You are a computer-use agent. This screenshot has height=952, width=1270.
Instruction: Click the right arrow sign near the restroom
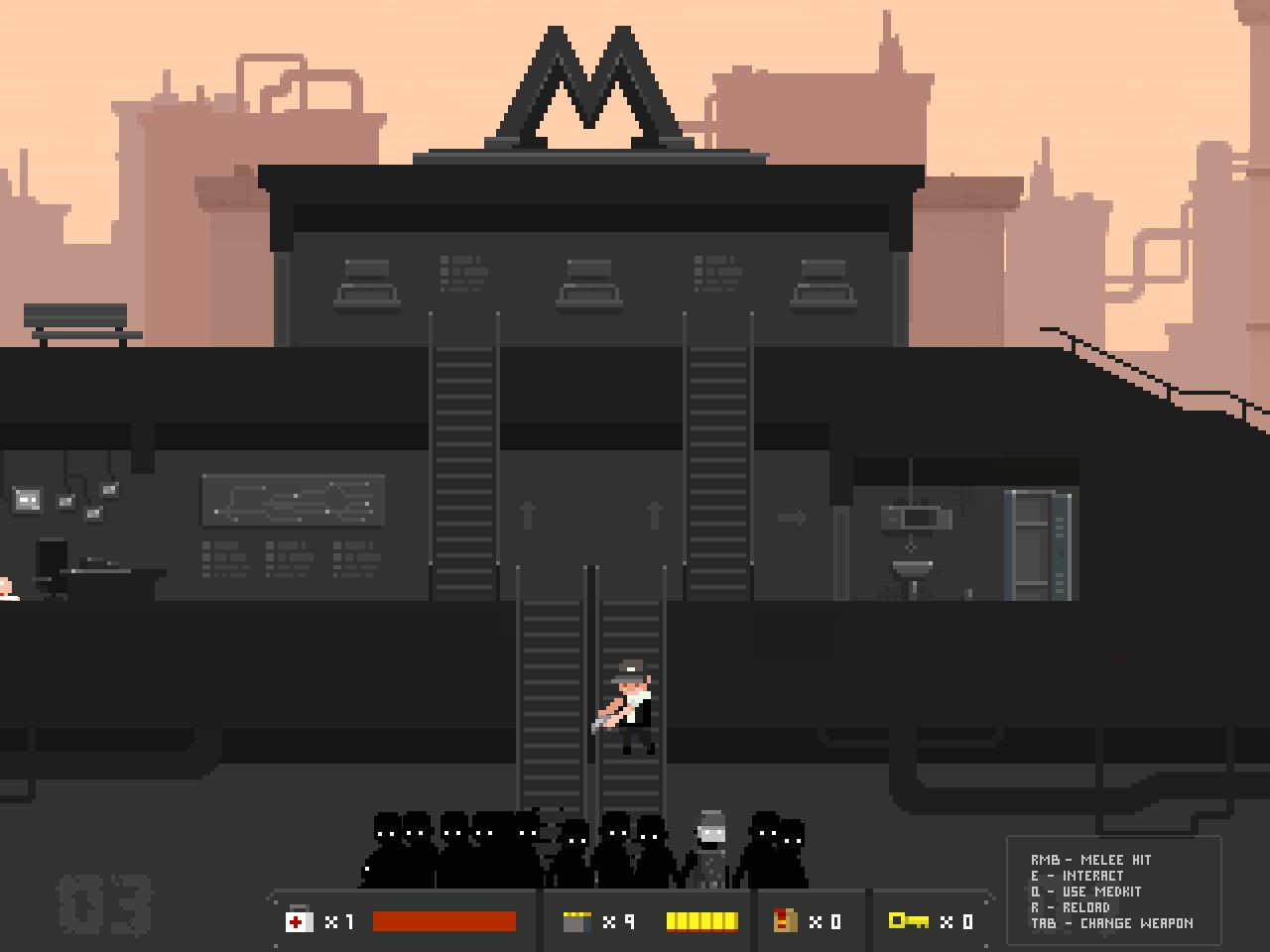click(792, 517)
